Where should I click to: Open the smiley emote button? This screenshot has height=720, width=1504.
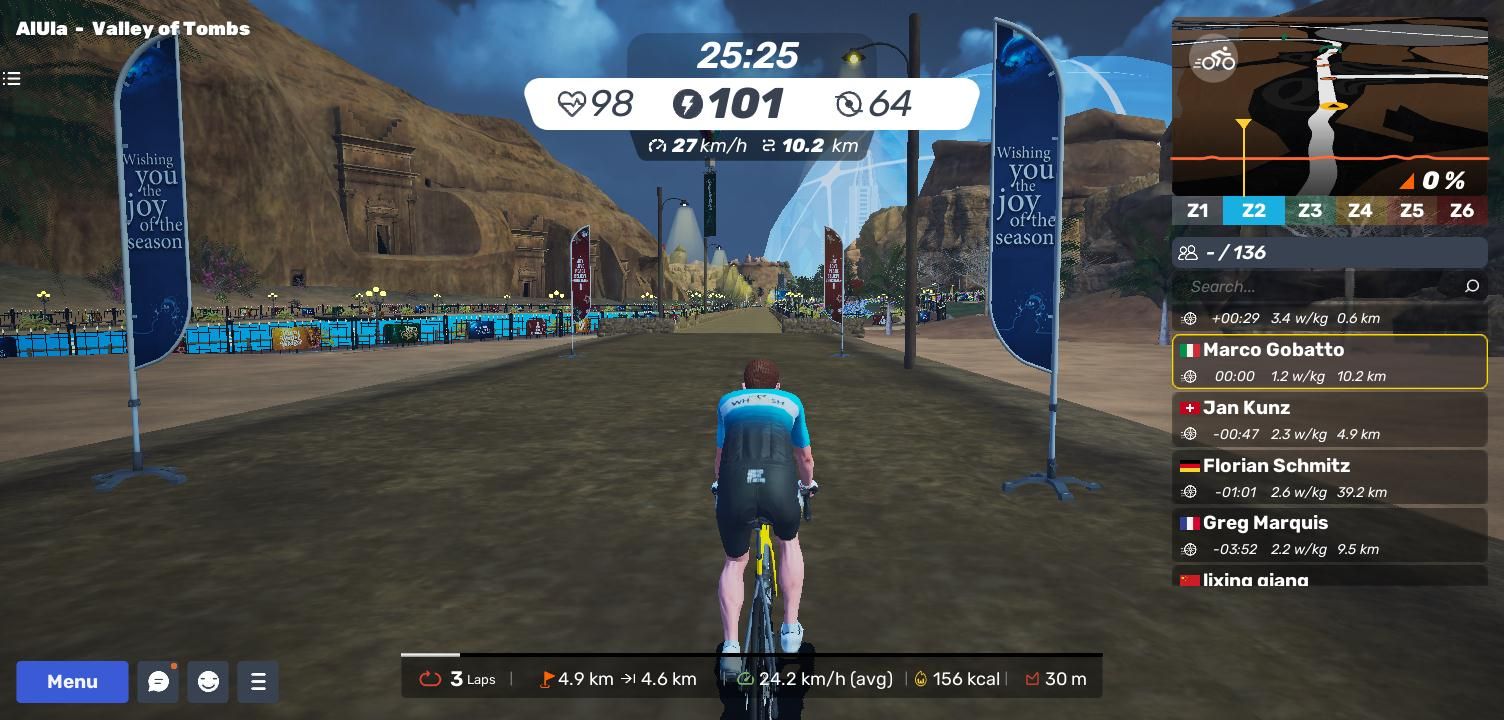[208, 682]
